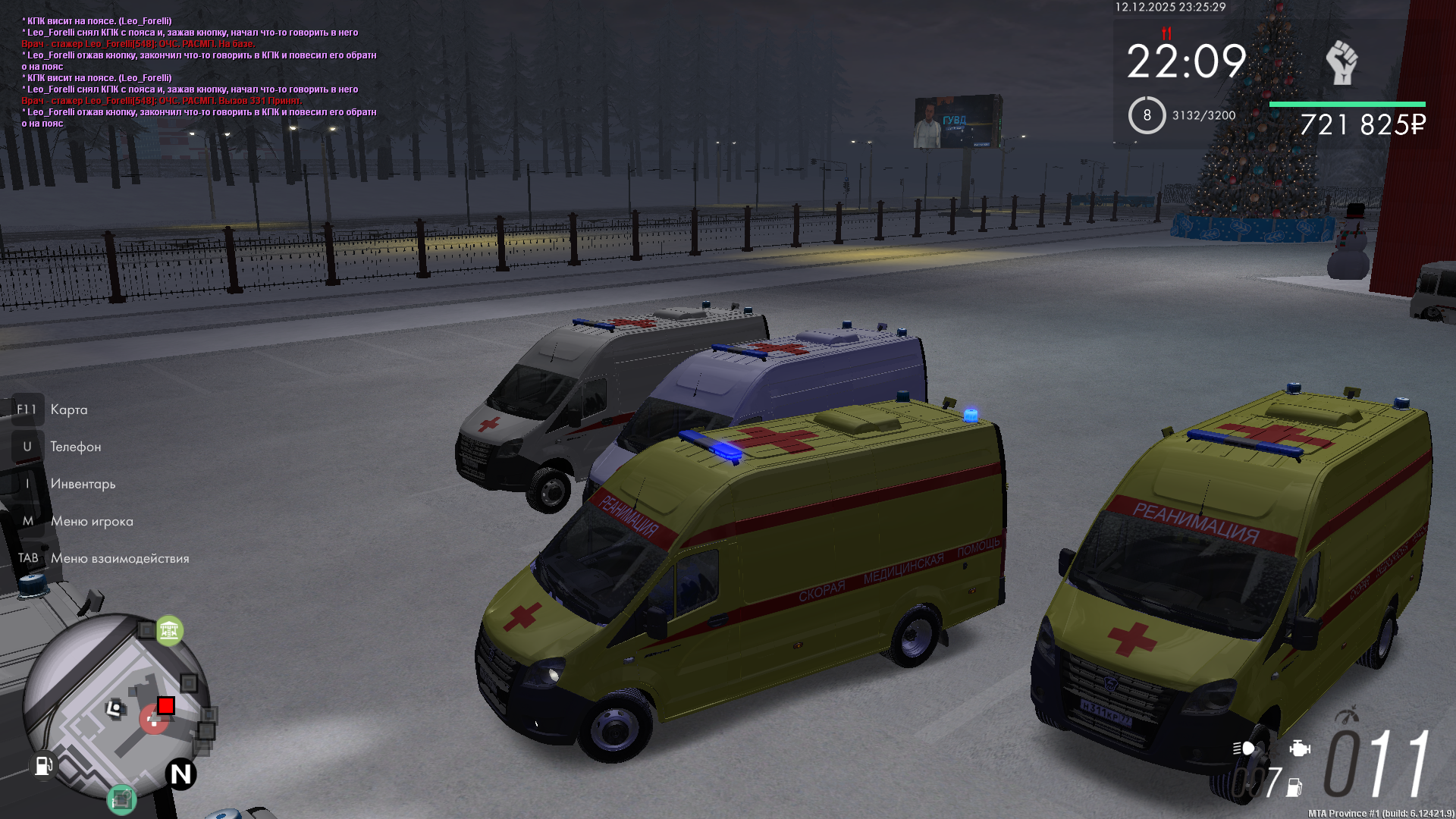
Task: Select the green carousel marker on the minimap
Action: click(170, 630)
